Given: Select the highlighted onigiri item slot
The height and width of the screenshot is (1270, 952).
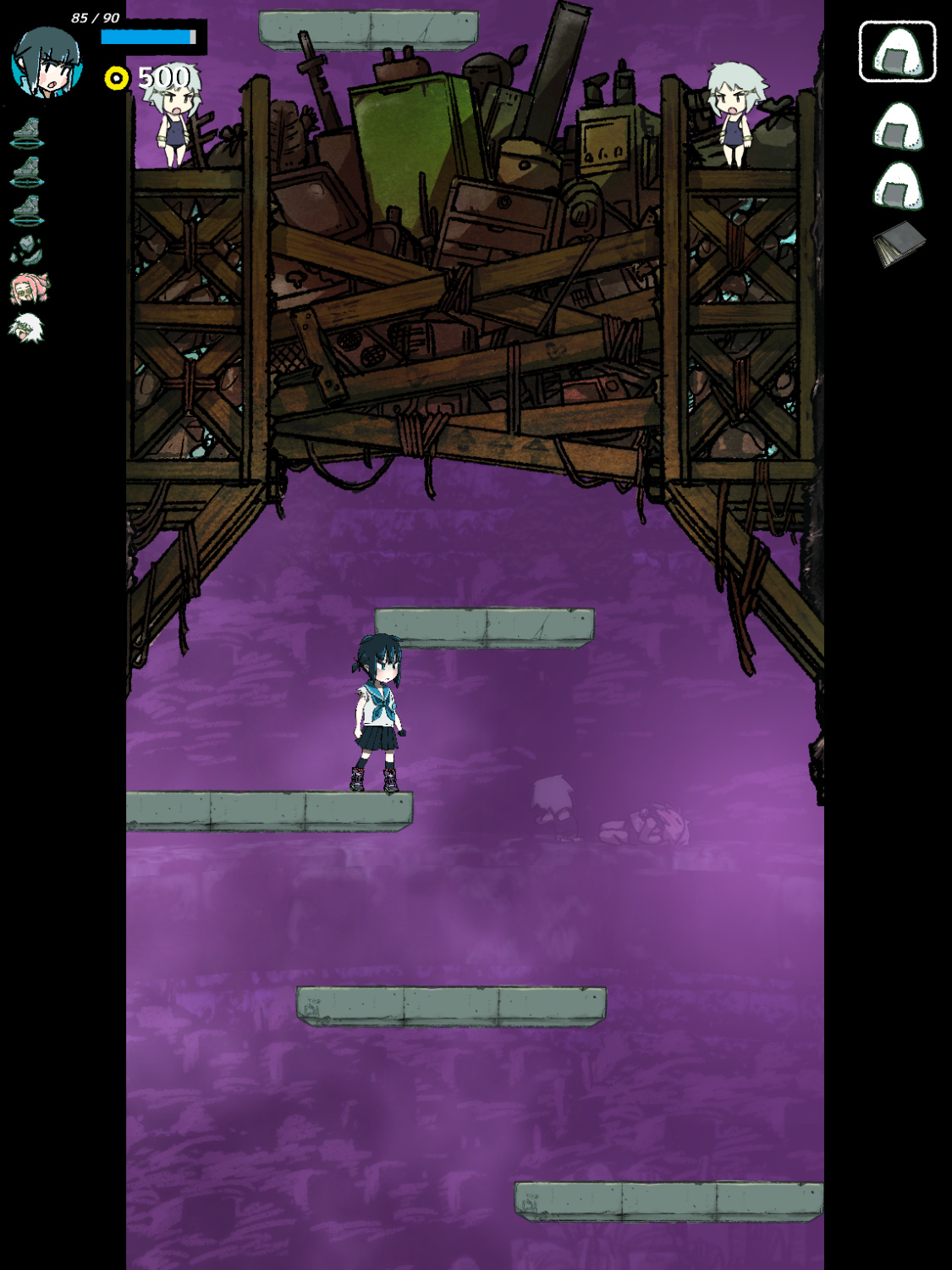Looking at the screenshot, I should [x=897, y=52].
